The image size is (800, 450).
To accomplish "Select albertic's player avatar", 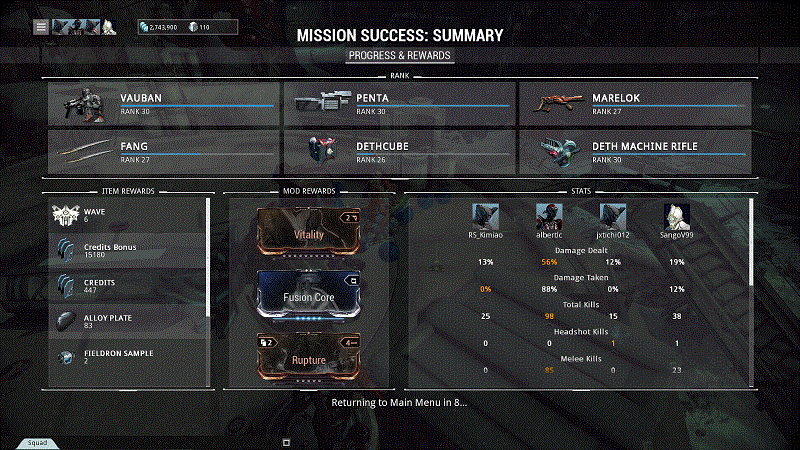I will point(549,217).
